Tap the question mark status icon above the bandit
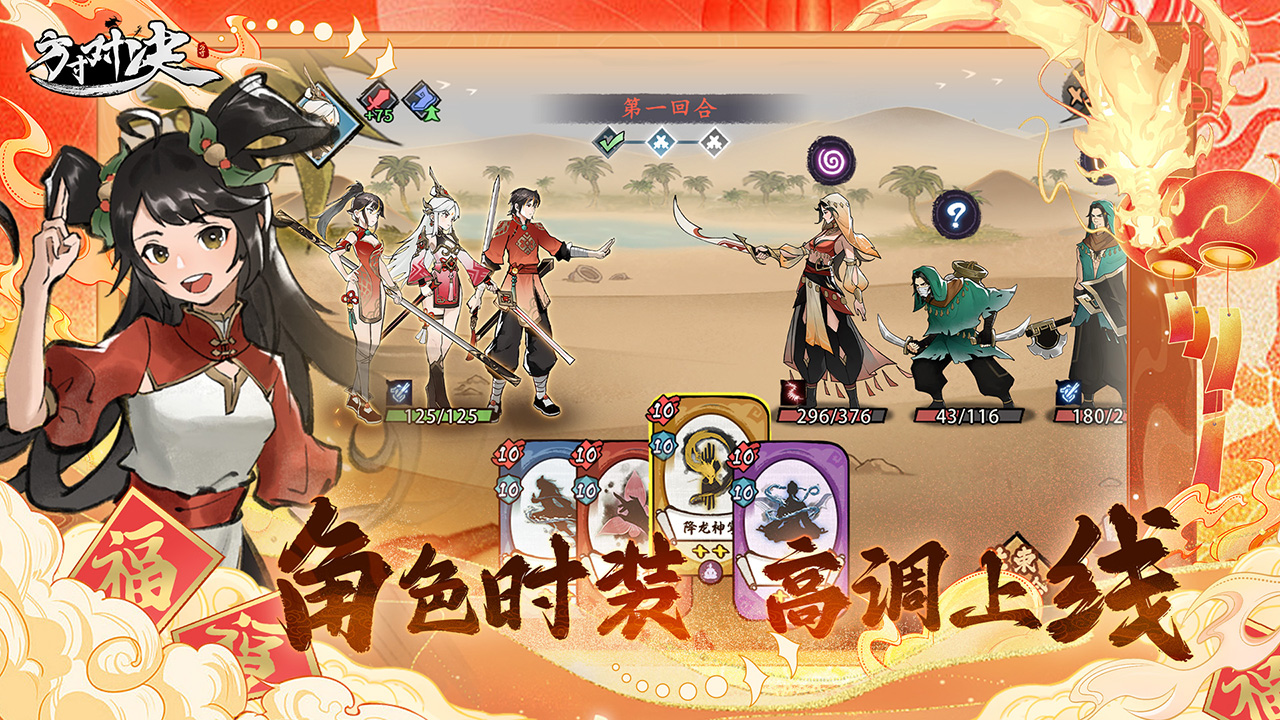The image size is (1280, 720). tap(955, 212)
